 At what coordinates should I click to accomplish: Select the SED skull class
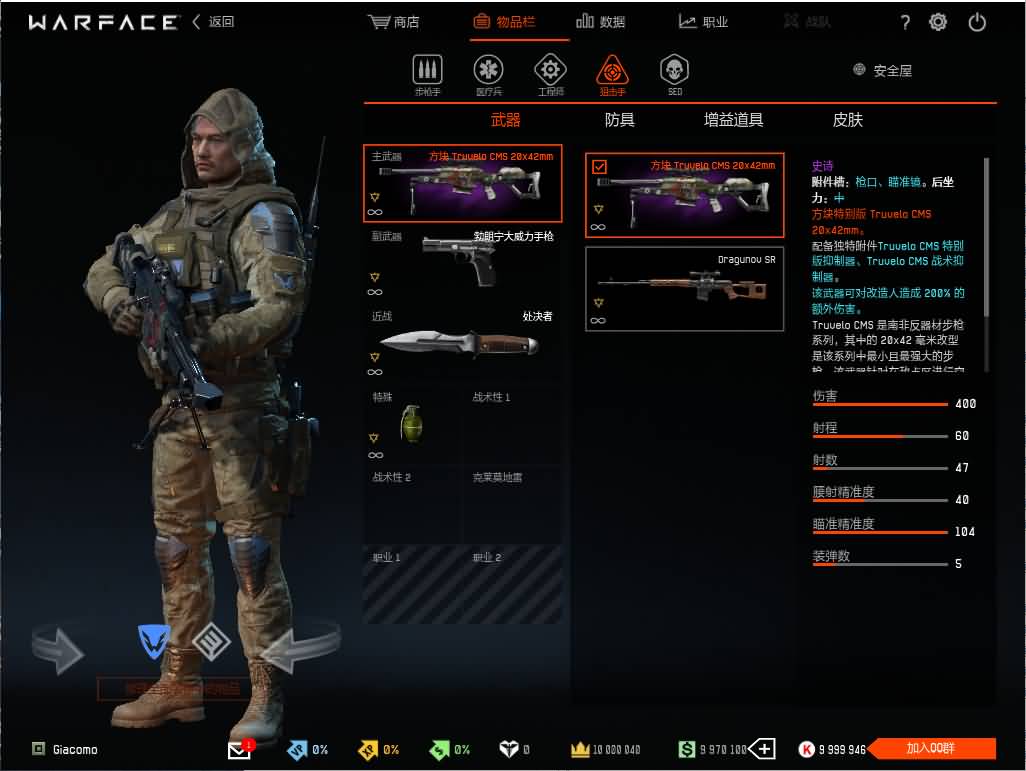[674, 75]
